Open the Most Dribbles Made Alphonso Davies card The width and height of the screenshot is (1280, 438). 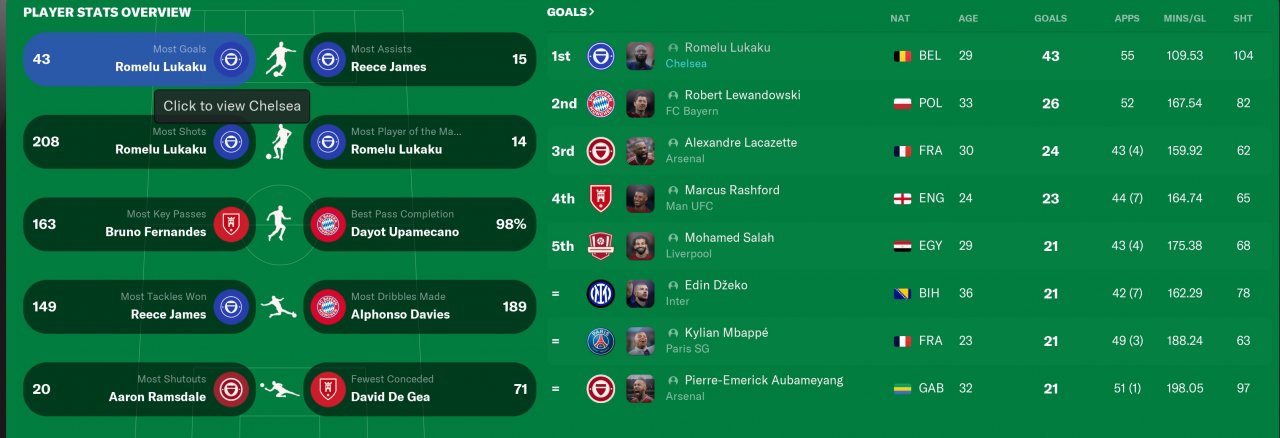tap(418, 306)
